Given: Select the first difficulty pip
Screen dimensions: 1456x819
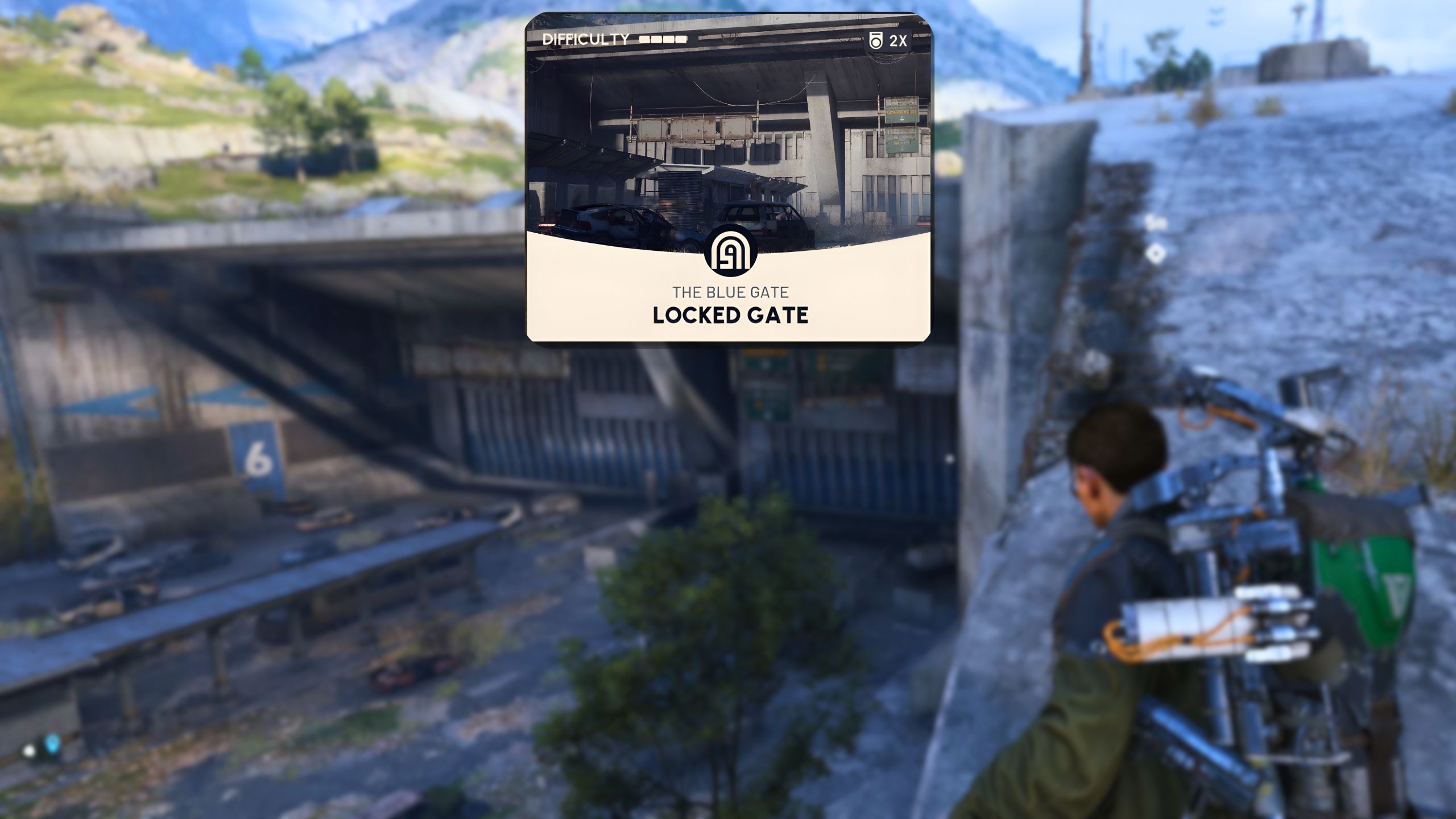Looking at the screenshot, I should point(643,39).
